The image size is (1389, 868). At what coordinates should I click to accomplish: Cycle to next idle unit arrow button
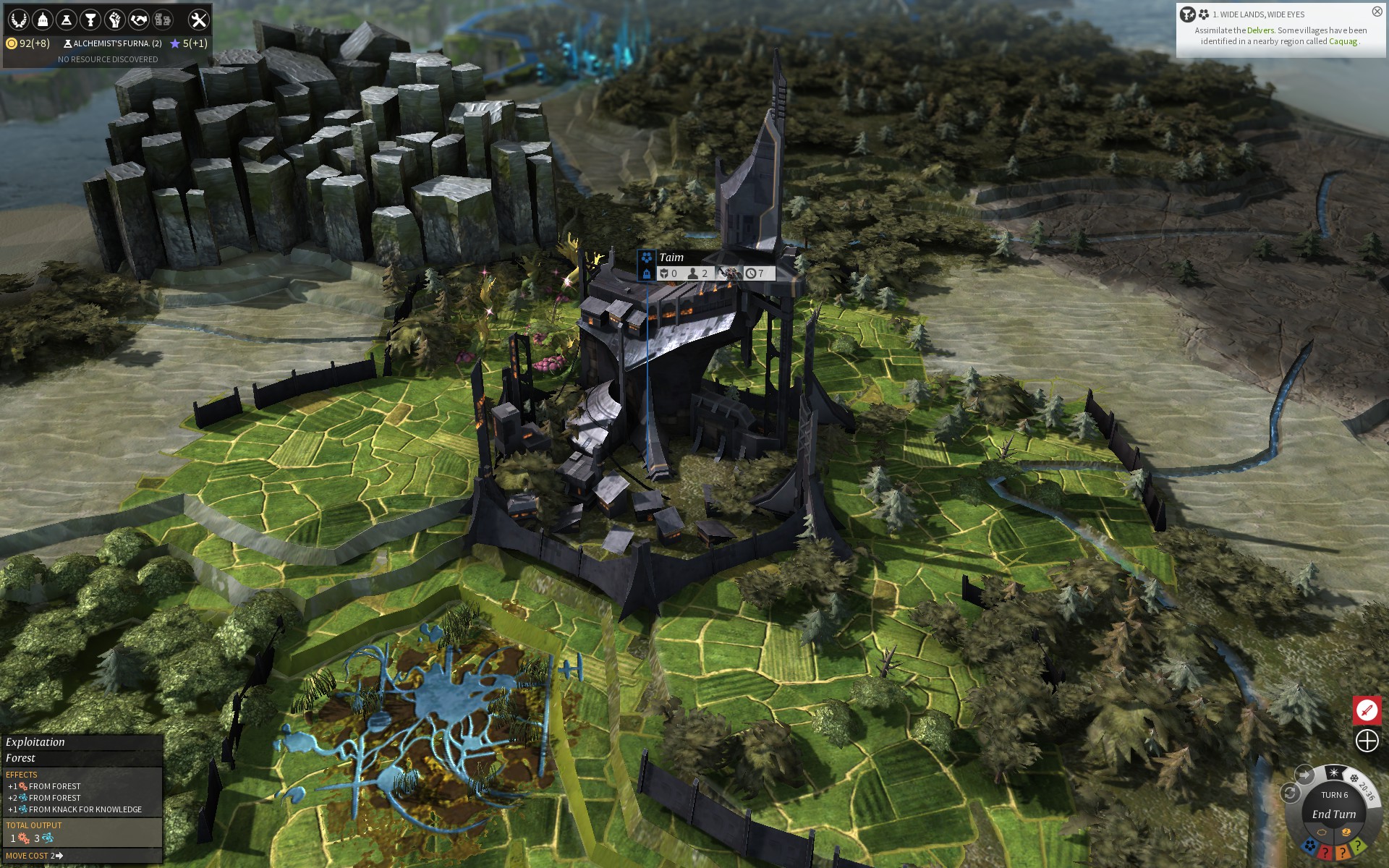[x=1304, y=775]
